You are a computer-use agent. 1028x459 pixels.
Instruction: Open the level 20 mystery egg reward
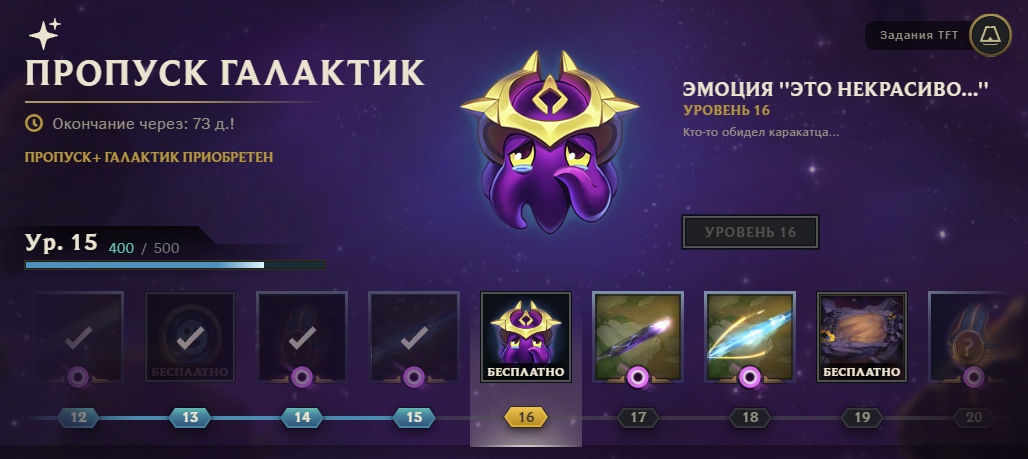[x=972, y=338]
